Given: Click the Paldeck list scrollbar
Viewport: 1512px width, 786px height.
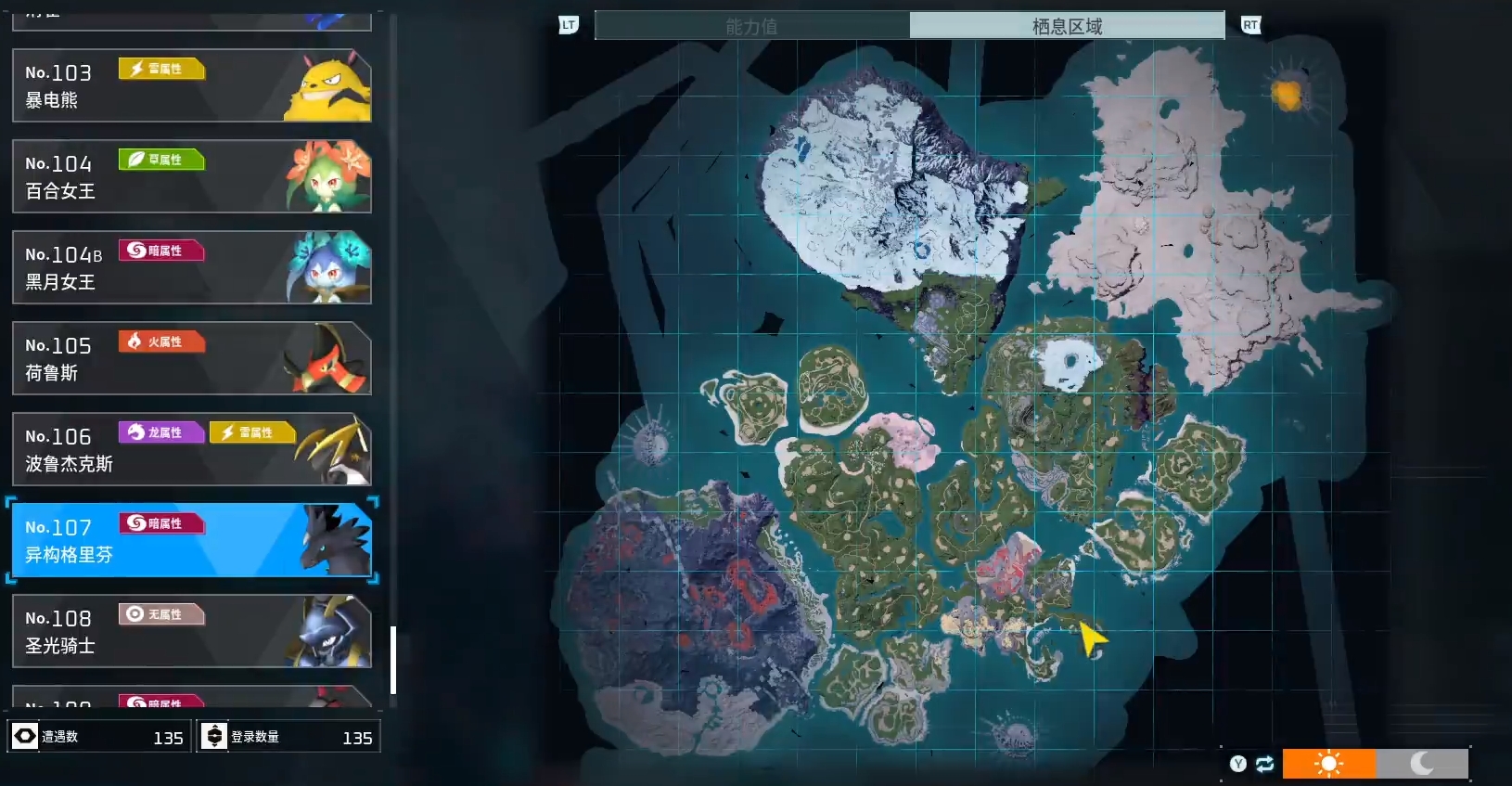Looking at the screenshot, I should pyautogui.click(x=393, y=660).
